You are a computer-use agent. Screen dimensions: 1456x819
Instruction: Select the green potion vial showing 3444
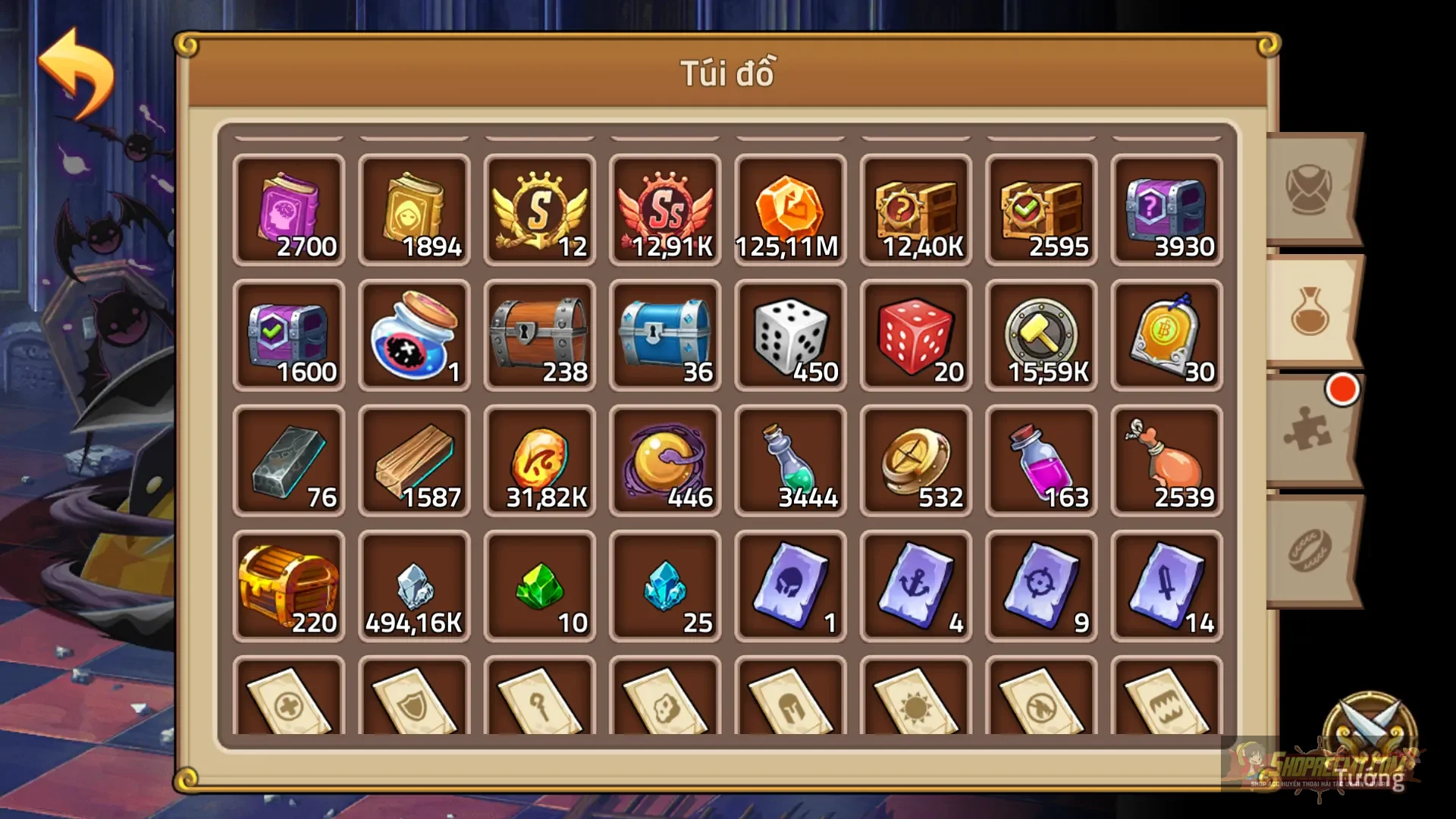pos(791,459)
